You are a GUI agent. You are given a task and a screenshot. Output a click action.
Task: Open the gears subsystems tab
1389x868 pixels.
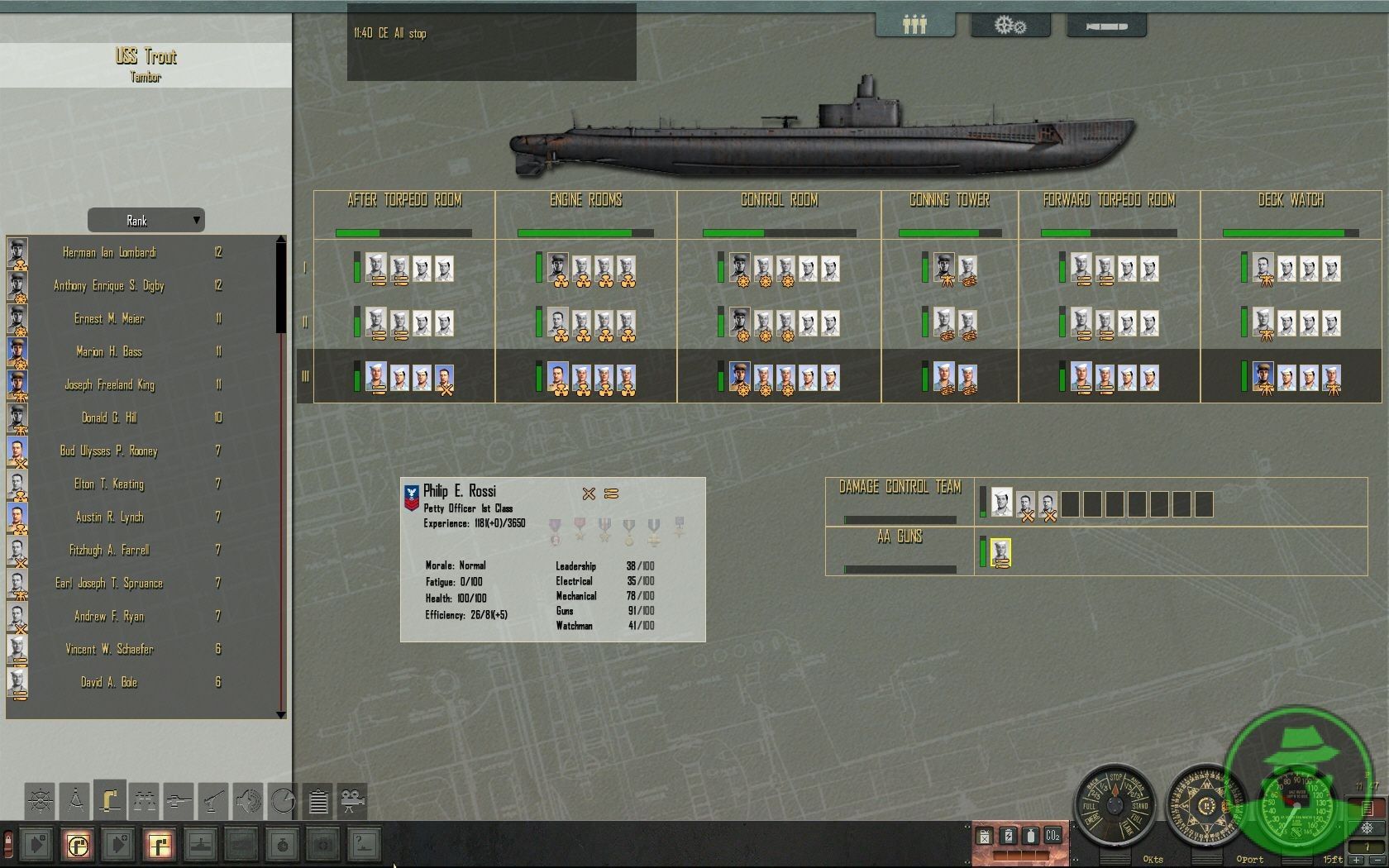[x=1010, y=26]
